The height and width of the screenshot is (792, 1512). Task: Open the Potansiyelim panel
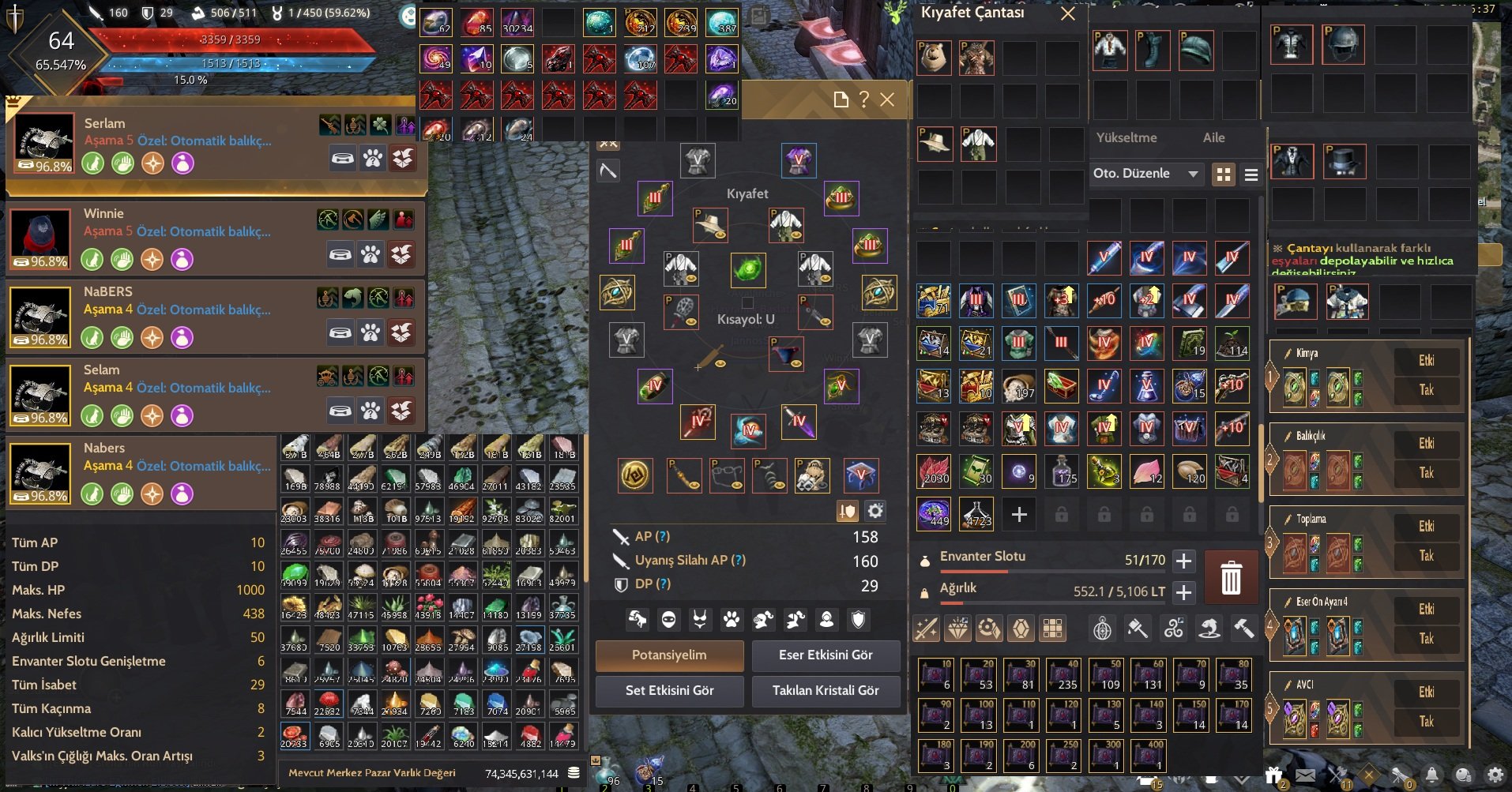coord(669,655)
